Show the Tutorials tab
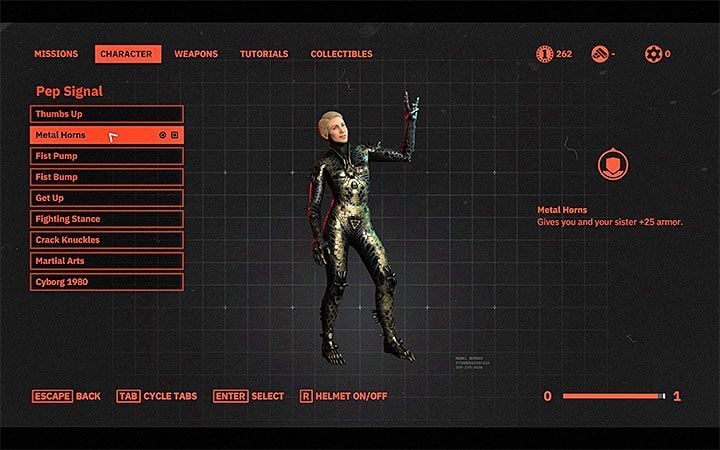 pos(264,54)
